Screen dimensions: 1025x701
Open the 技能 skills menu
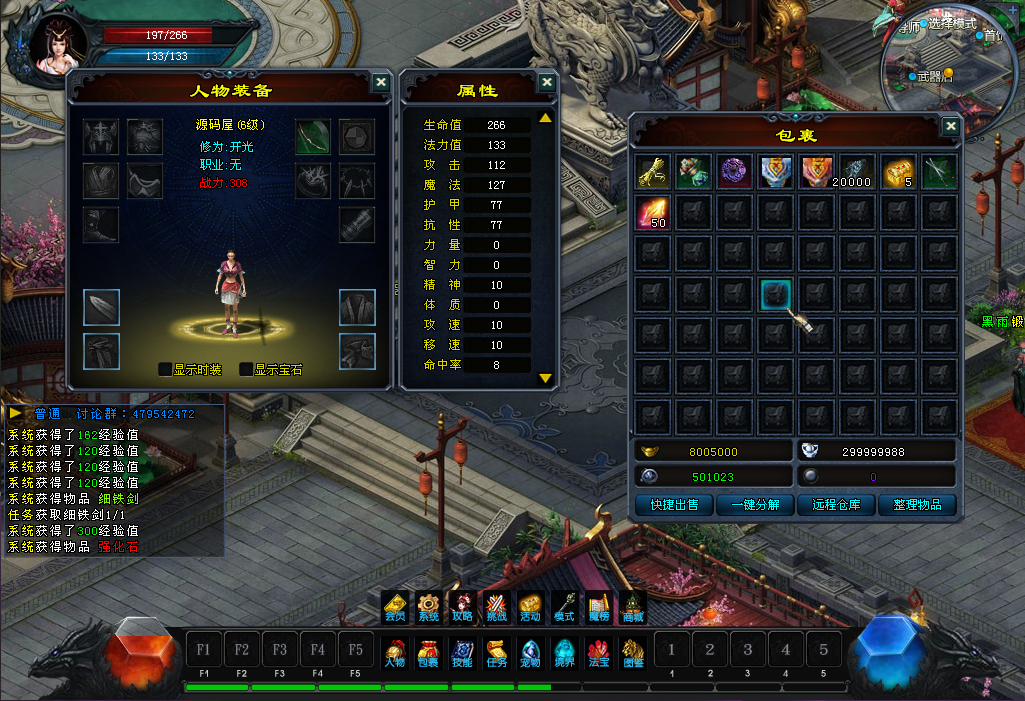pyautogui.click(x=462, y=651)
